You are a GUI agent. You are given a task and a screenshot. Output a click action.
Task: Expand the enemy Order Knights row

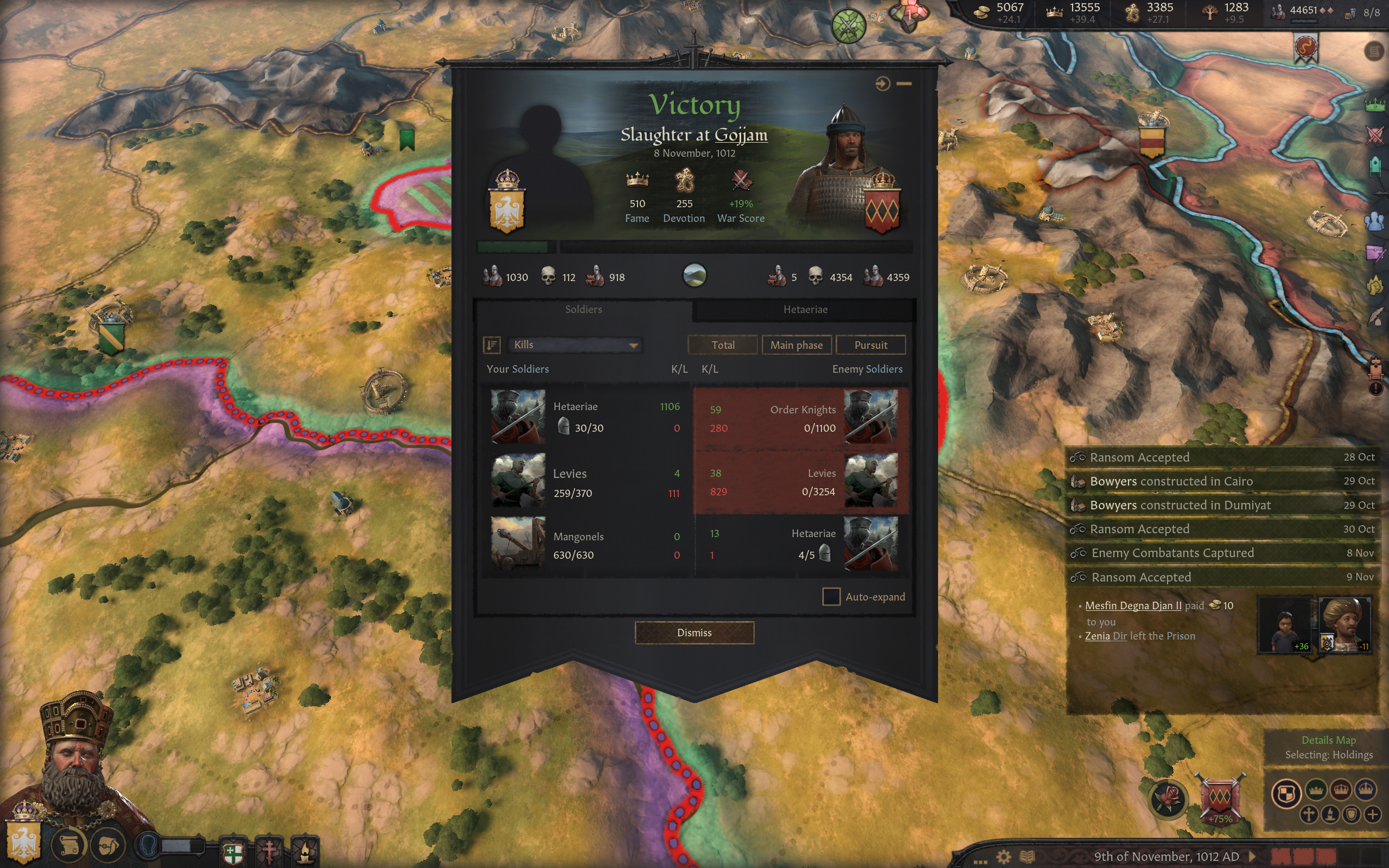click(801, 418)
